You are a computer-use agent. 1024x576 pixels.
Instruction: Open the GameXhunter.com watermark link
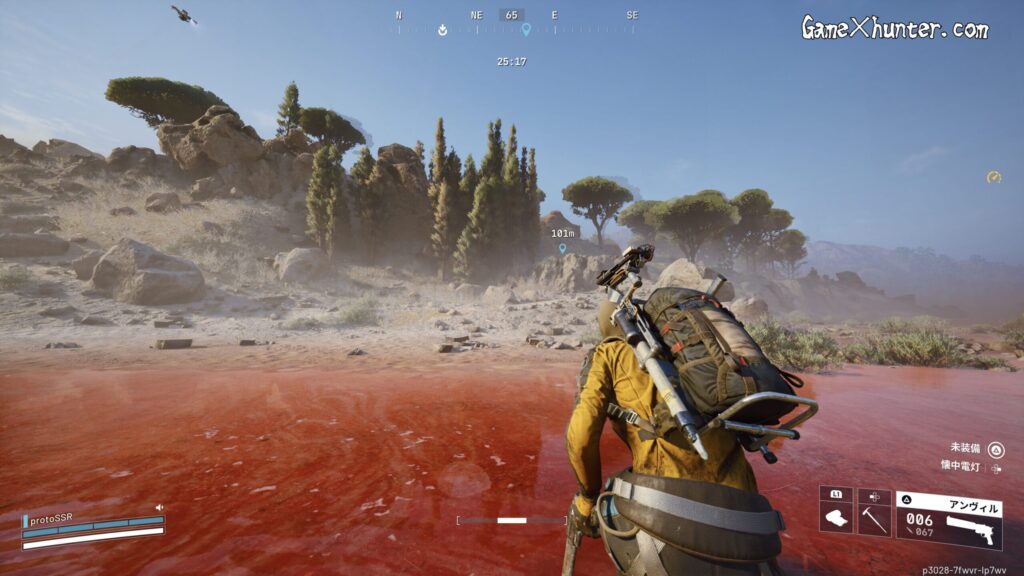(x=894, y=28)
